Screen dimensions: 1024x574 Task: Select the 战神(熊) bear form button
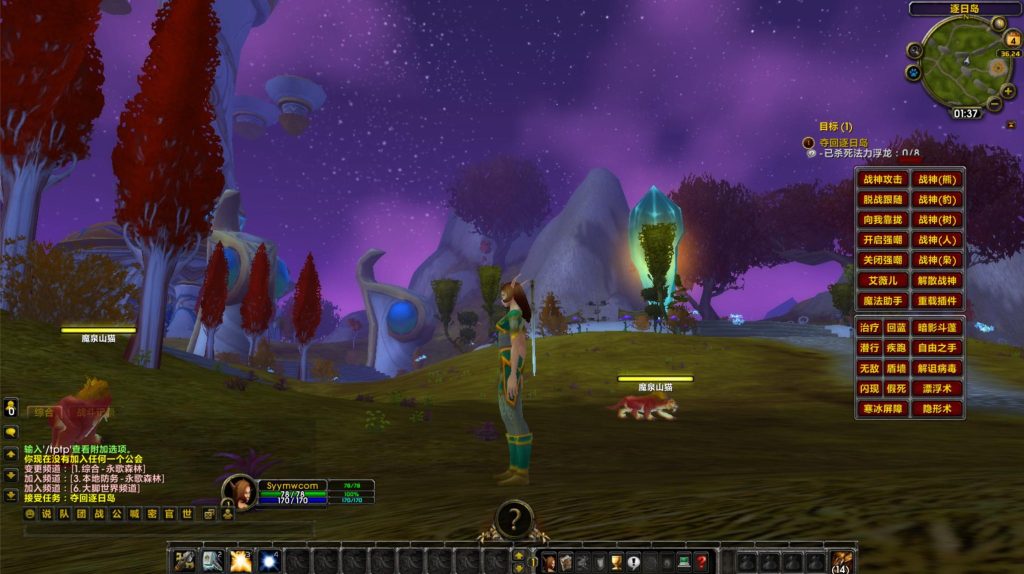tap(938, 180)
